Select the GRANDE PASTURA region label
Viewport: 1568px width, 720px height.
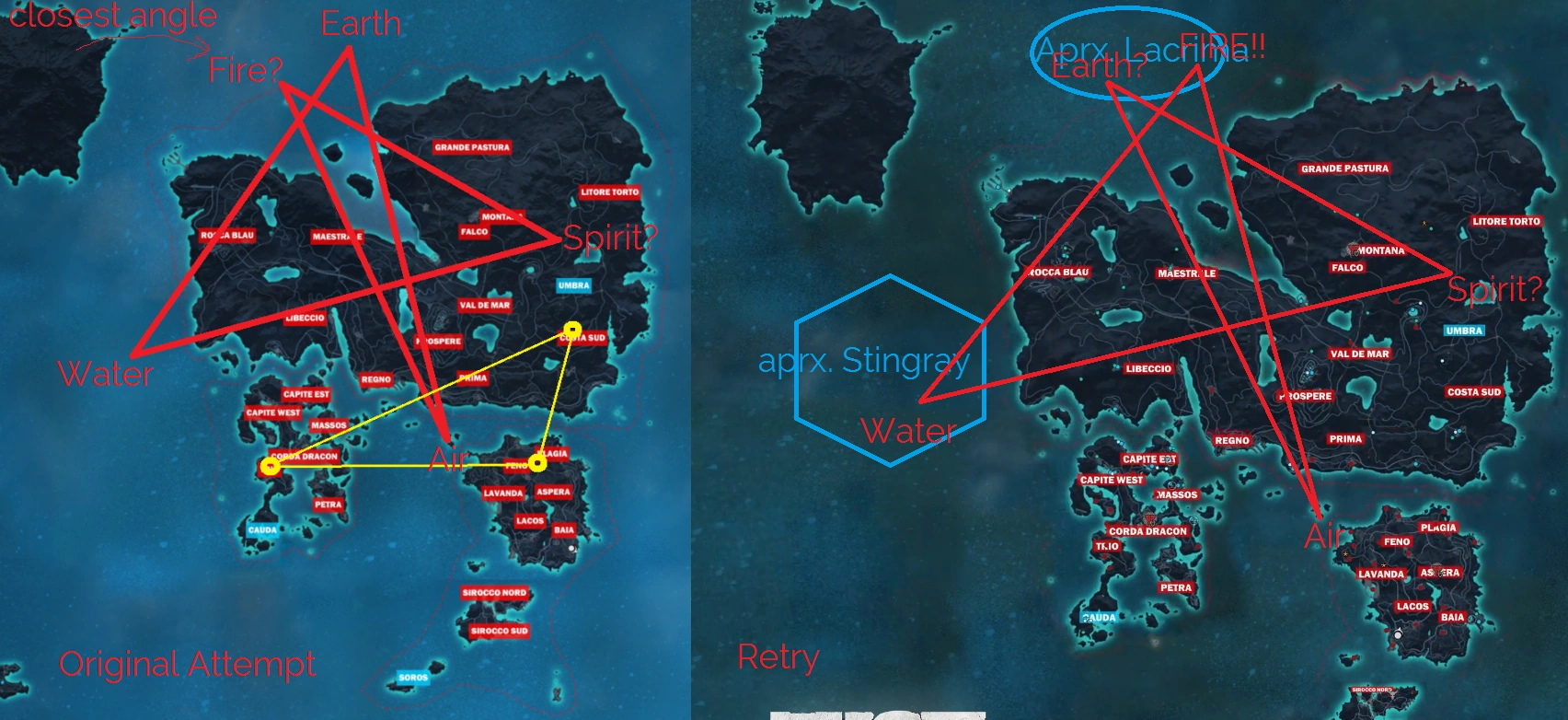coord(472,147)
